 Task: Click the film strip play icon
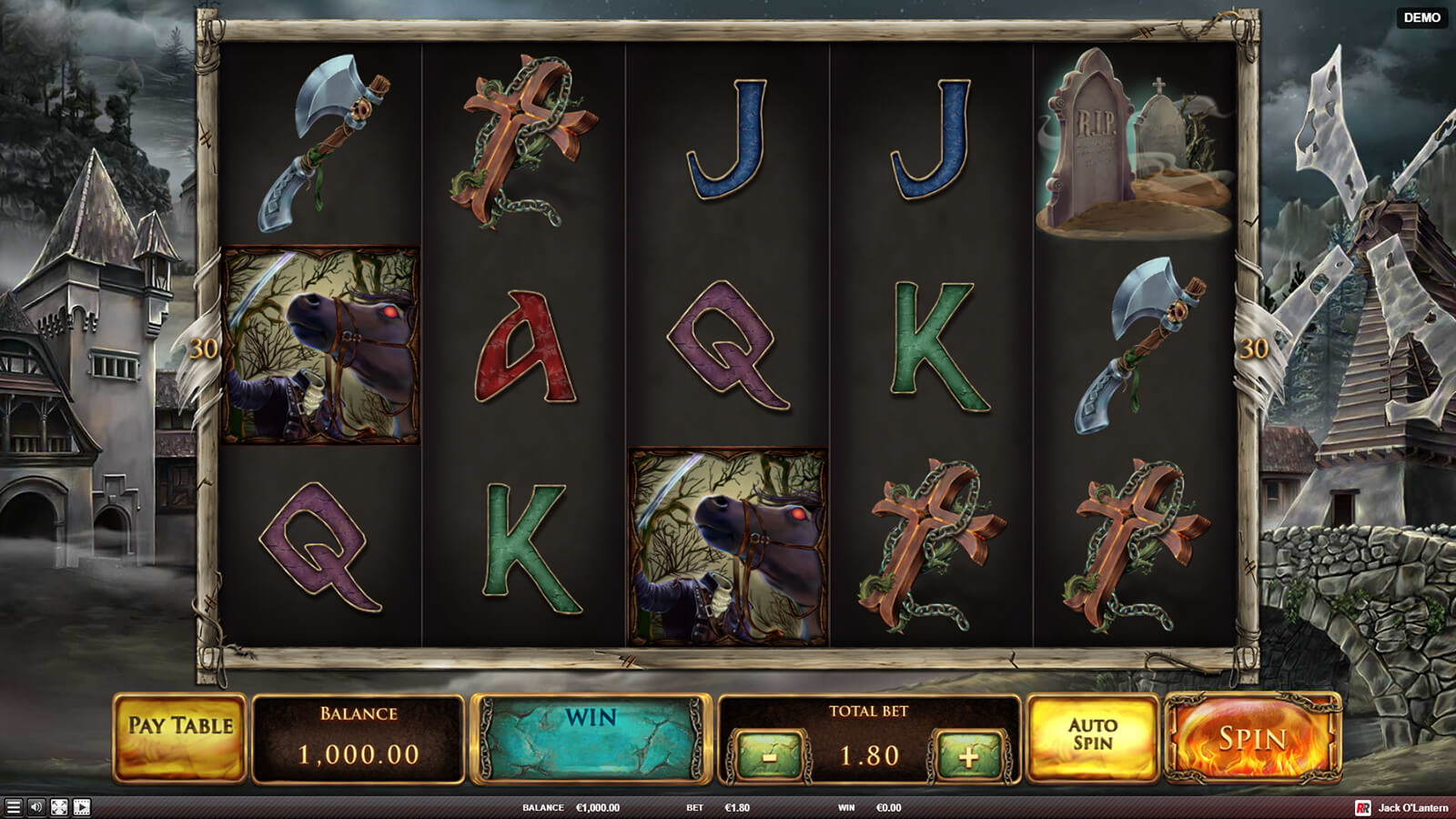81,807
